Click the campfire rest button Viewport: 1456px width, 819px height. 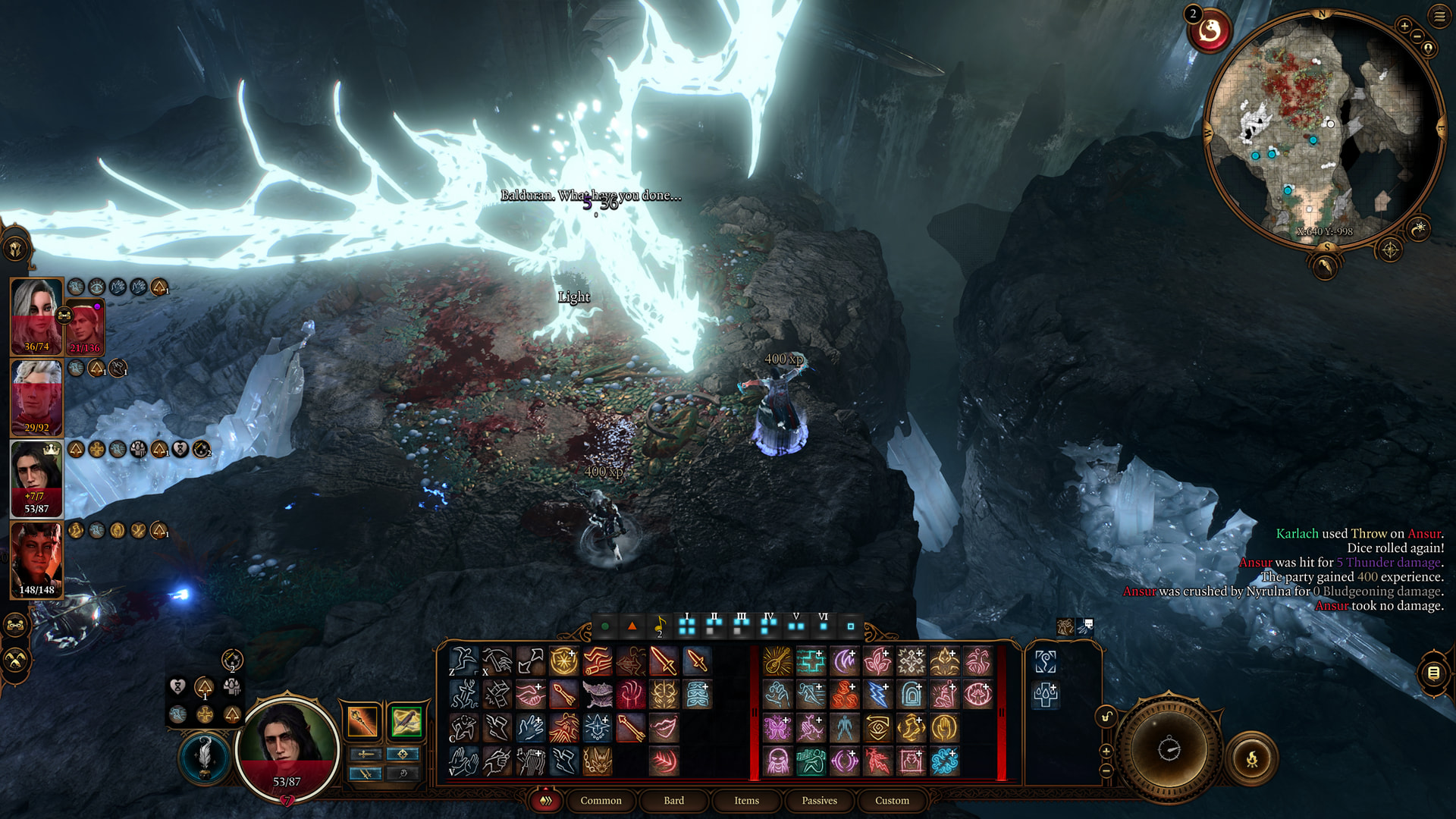tap(1252, 758)
